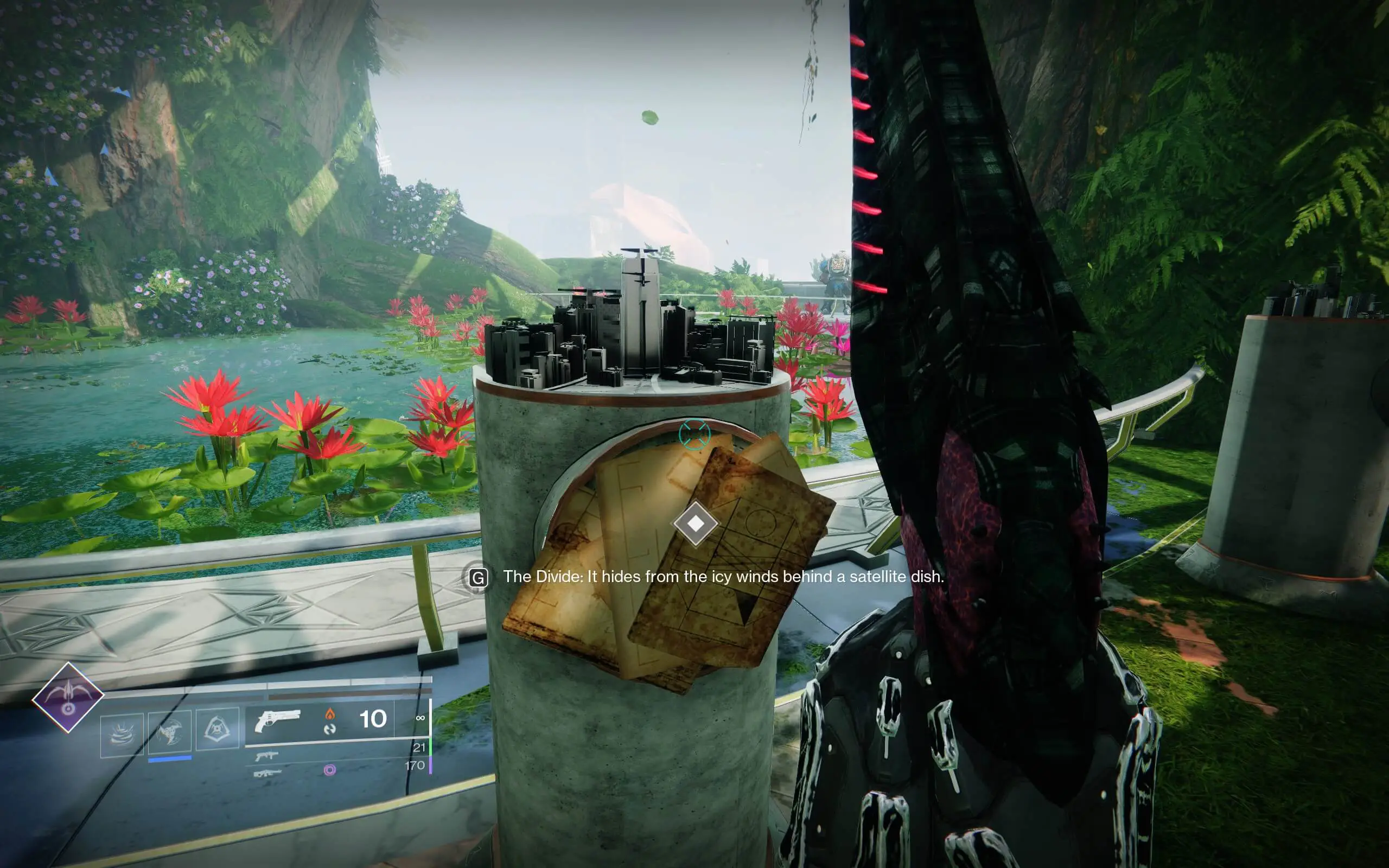The width and height of the screenshot is (1389, 868).
Task: Select the throwing knife melee icon
Action: (x=169, y=731)
